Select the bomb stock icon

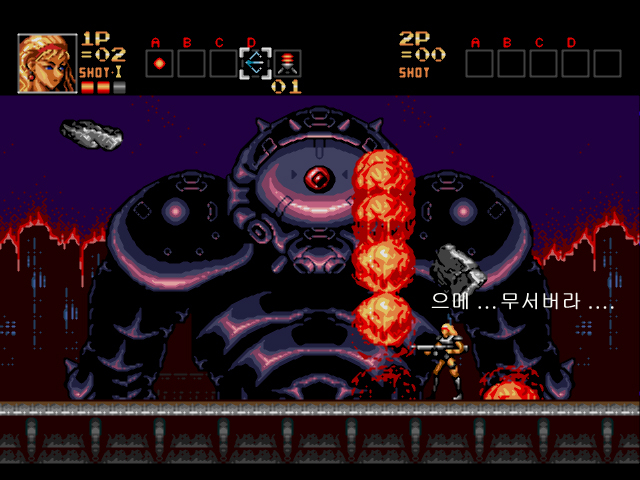tap(287, 64)
